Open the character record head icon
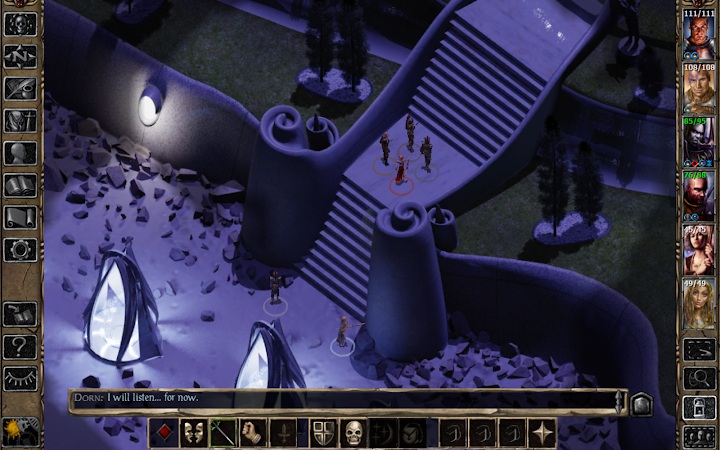Image resolution: width=720 pixels, height=450 pixels. pyautogui.click(x=20, y=153)
